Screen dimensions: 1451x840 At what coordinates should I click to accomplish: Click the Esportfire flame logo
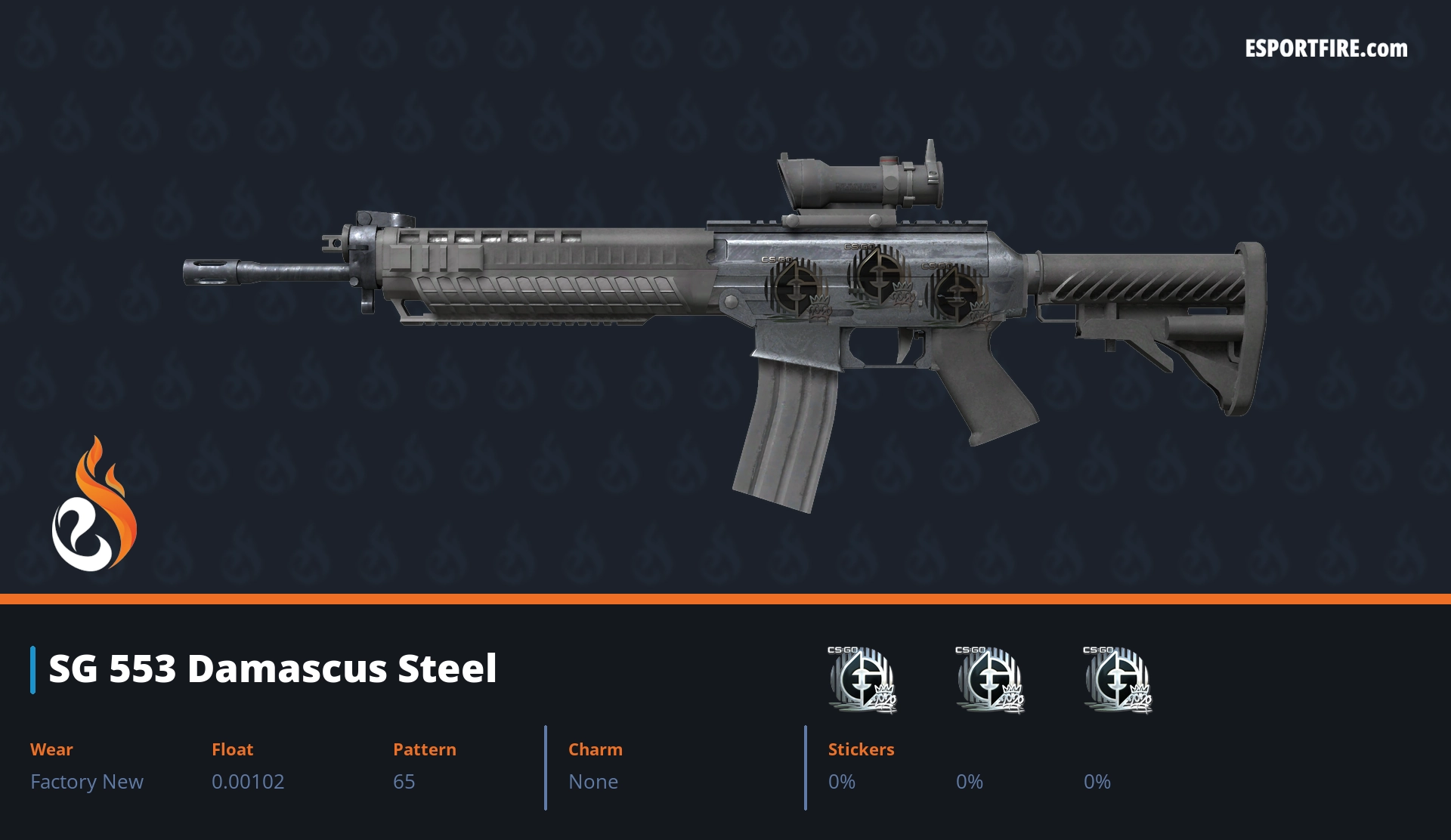pyautogui.click(x=94, y=505)
